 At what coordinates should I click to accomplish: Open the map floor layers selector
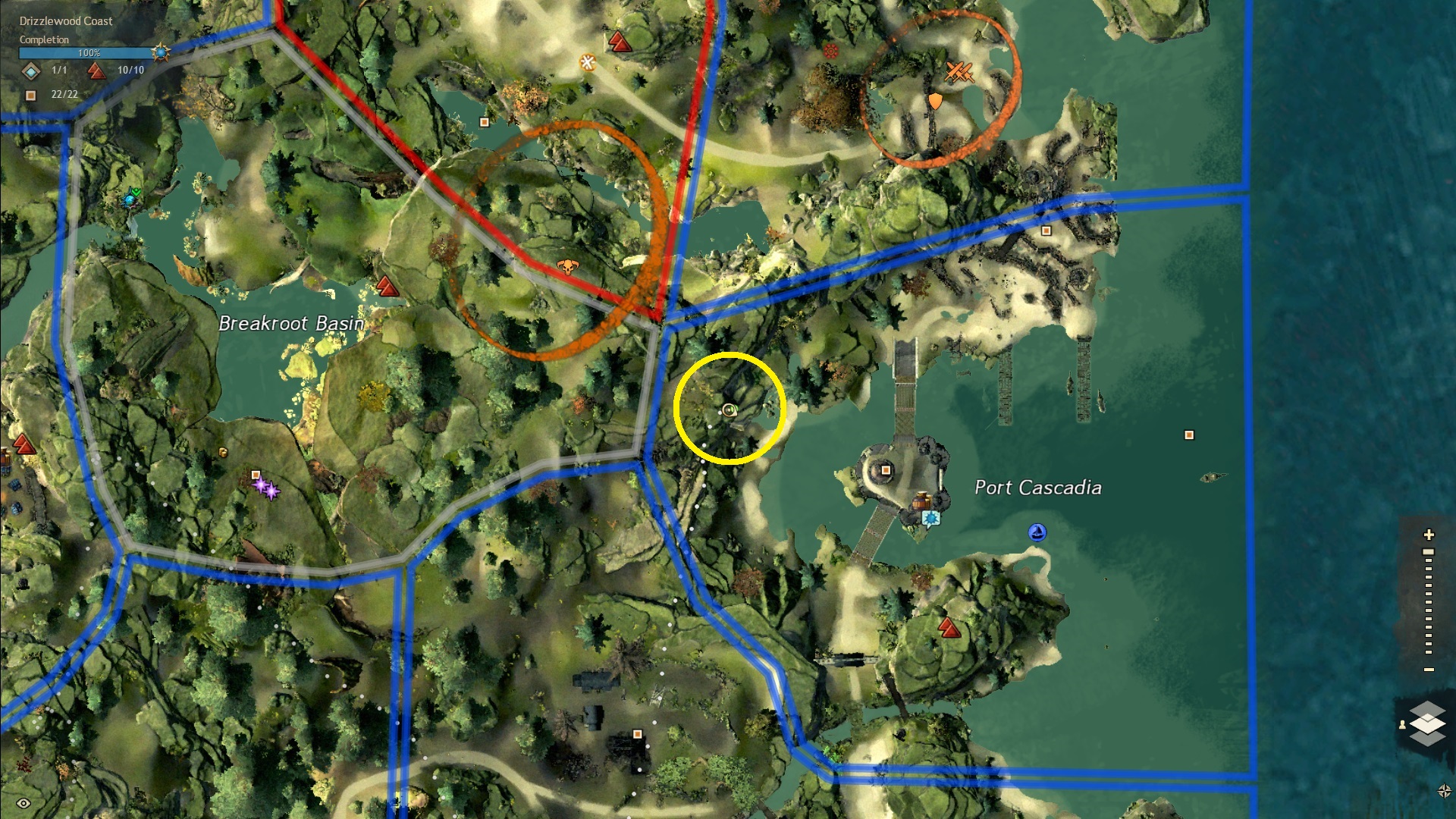tap(1427, 723)
